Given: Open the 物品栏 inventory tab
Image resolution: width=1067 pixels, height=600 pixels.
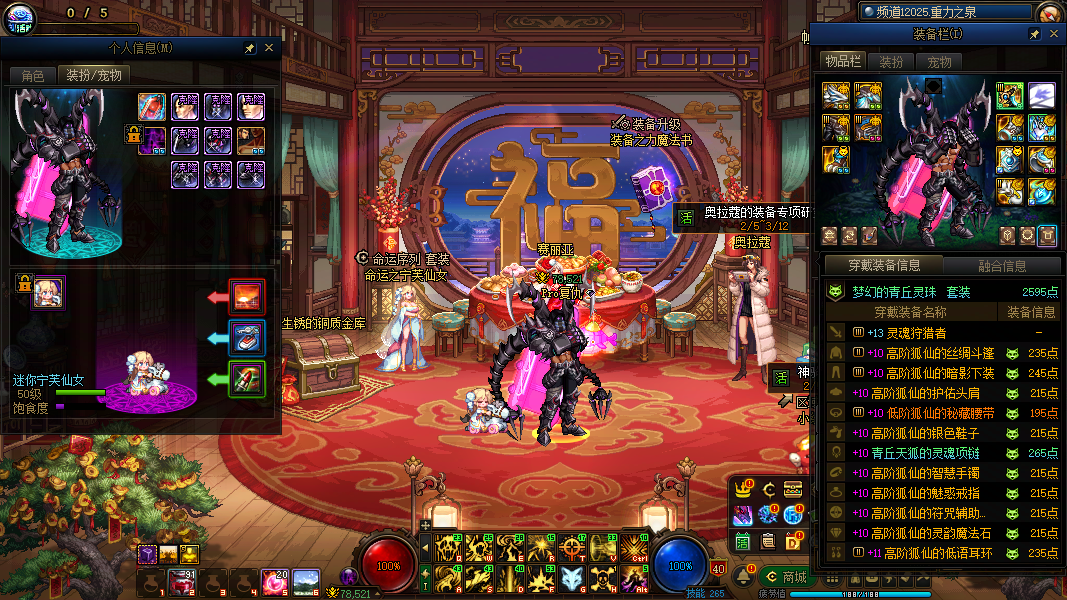Looking at the screenshot, I should pyautogui.click(x=842, y=62).
